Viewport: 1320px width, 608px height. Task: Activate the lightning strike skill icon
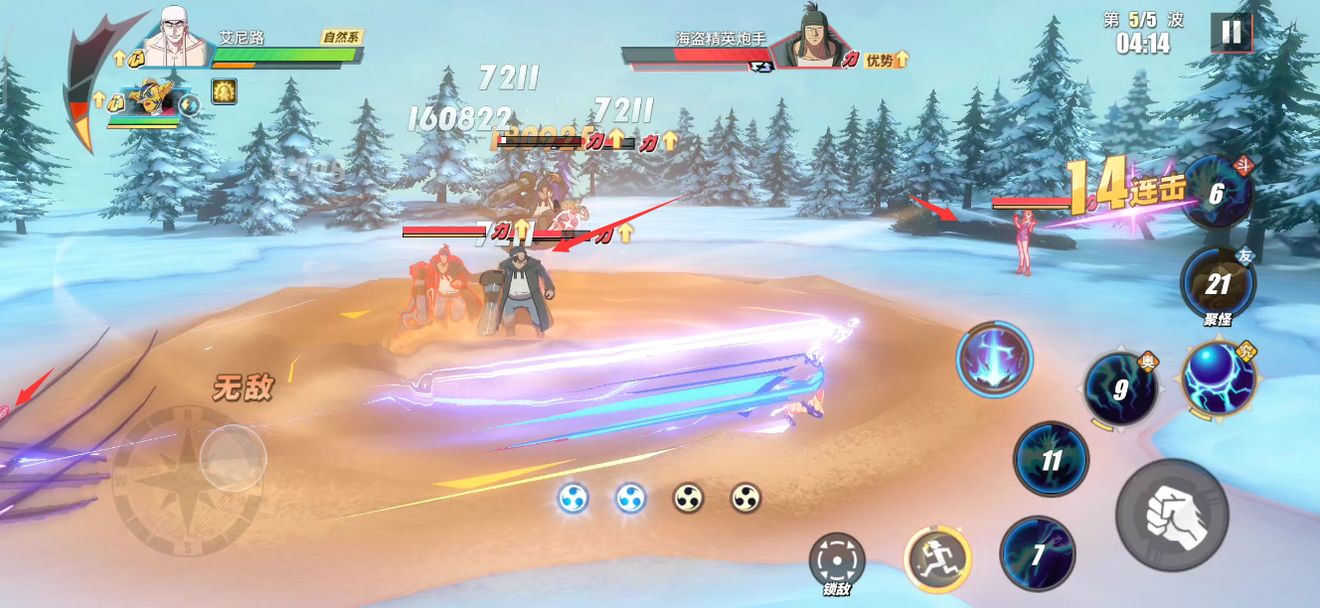click(994, 357)
